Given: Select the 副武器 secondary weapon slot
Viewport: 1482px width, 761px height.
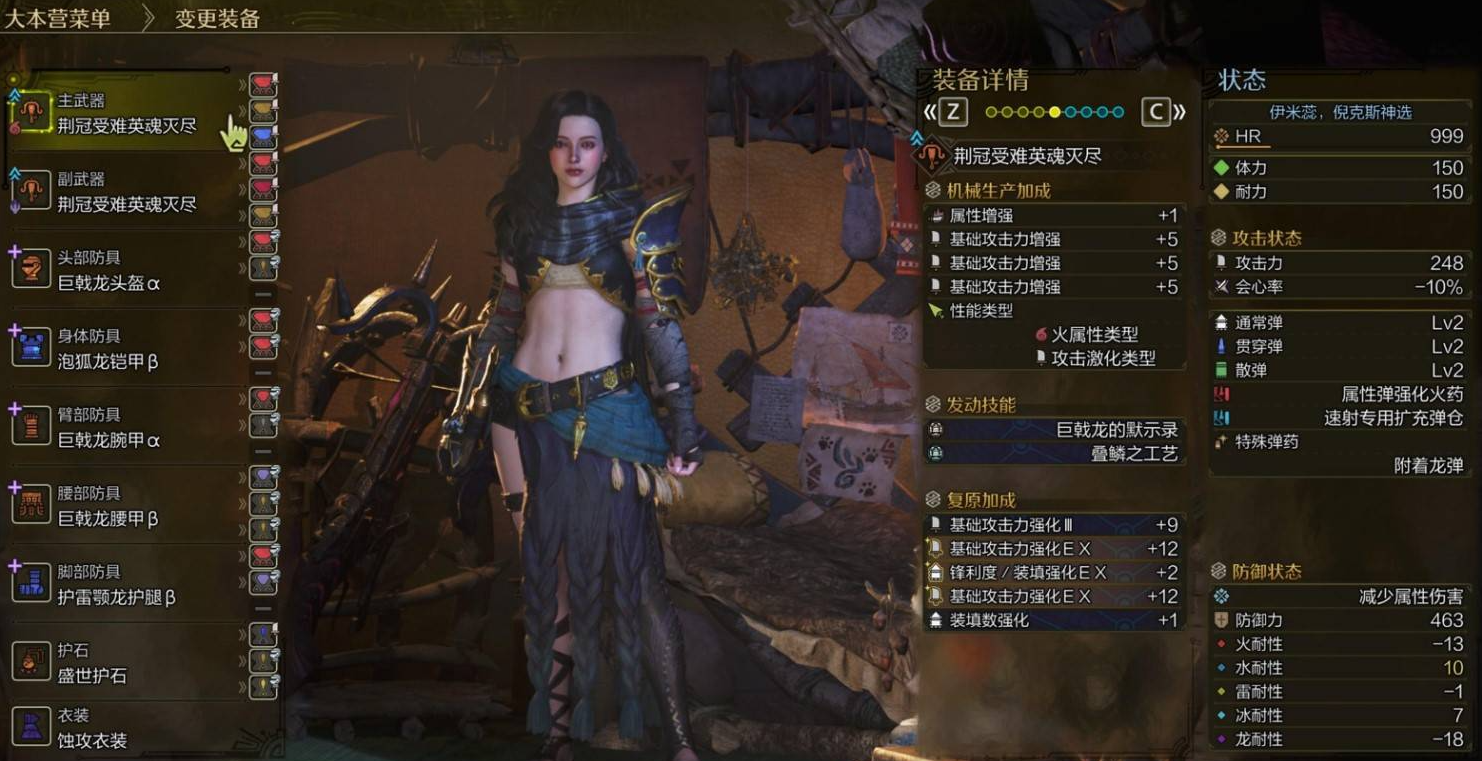Looking at the screenshot, I should 125,192.
